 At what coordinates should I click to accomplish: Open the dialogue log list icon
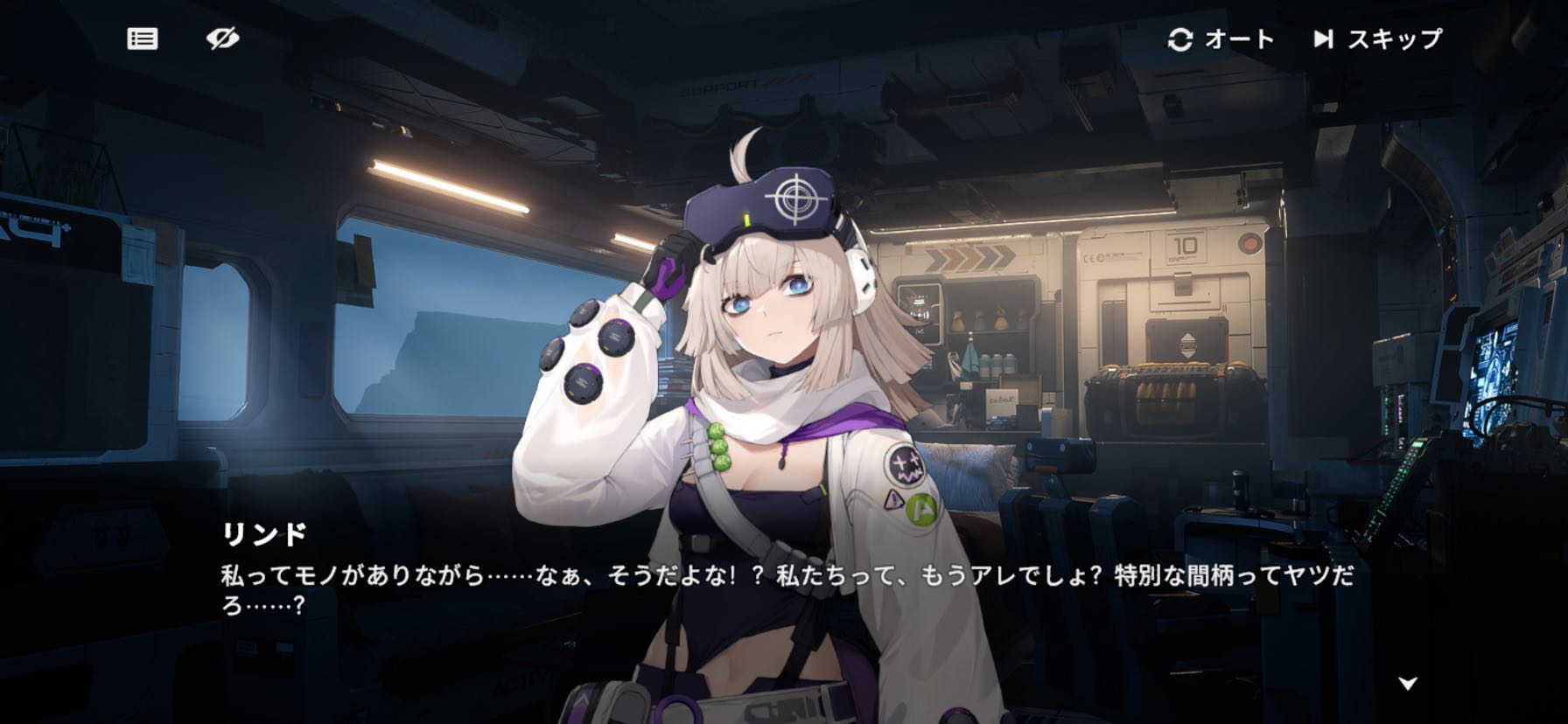click(x=143, y=38)
